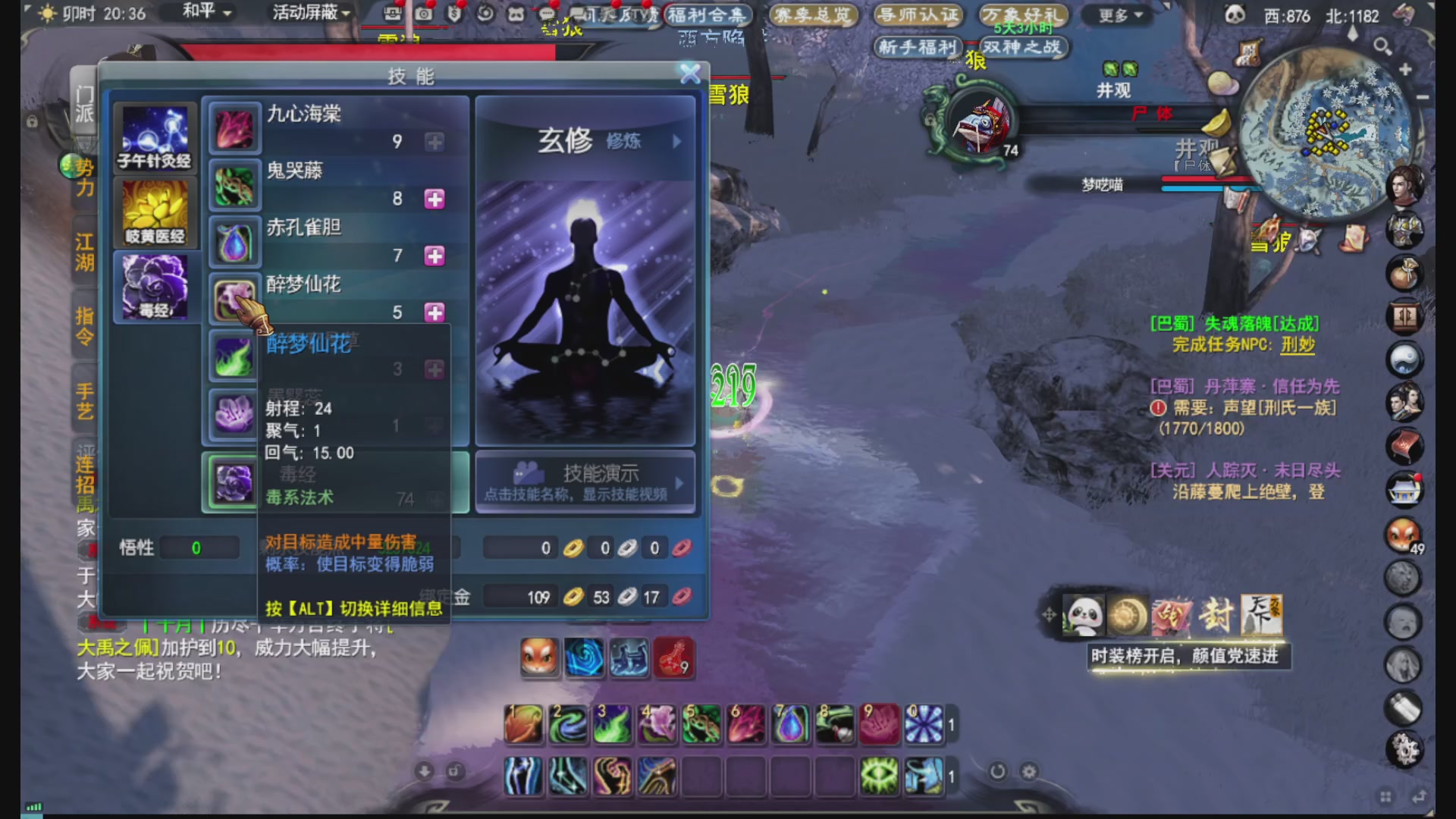Expand the 玄修 修炼 panel arrow
The width and height of the screenshot is (1456, 819).
click(x=677, y=141)
